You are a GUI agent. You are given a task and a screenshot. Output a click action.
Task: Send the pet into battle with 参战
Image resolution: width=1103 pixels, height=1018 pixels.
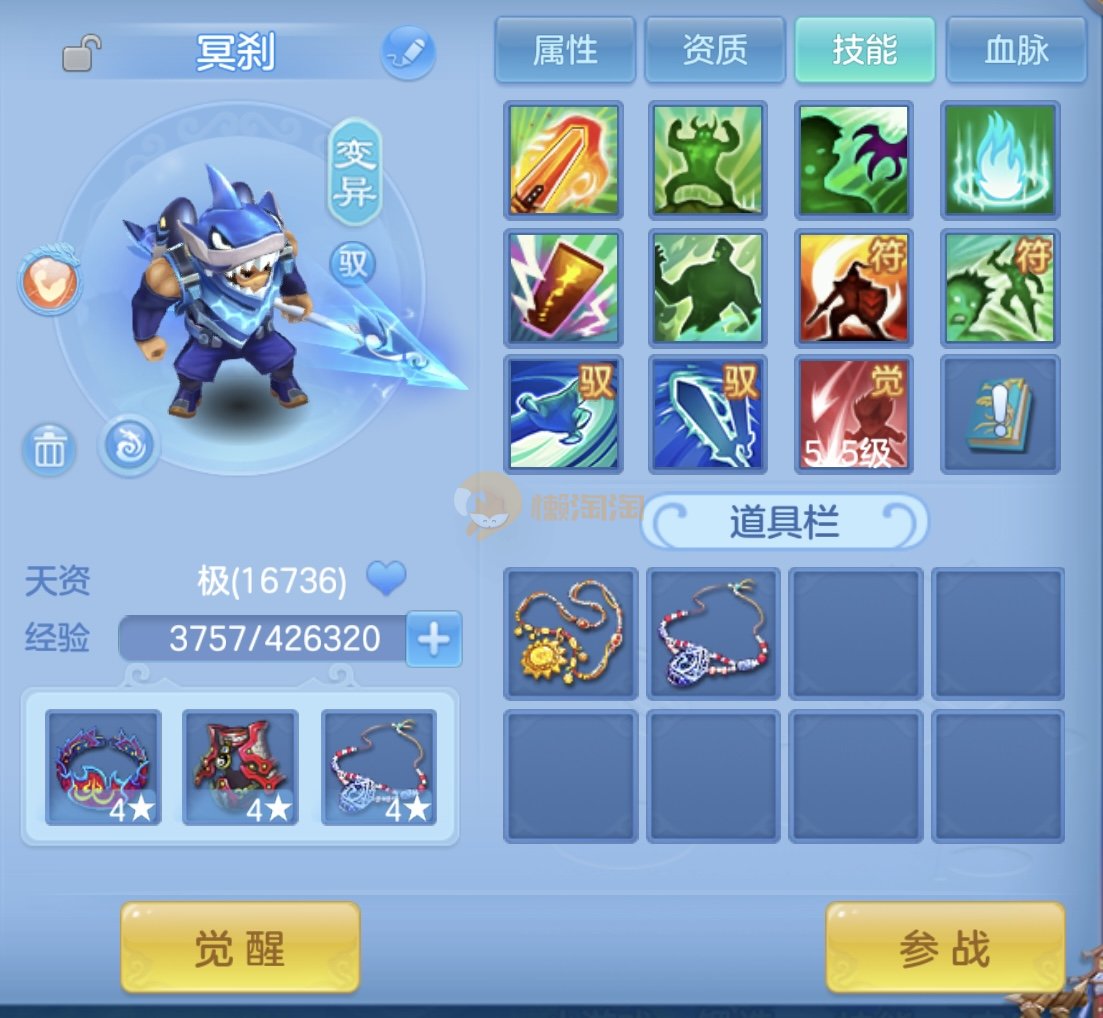pyautogui.click(x=945, y=947)
